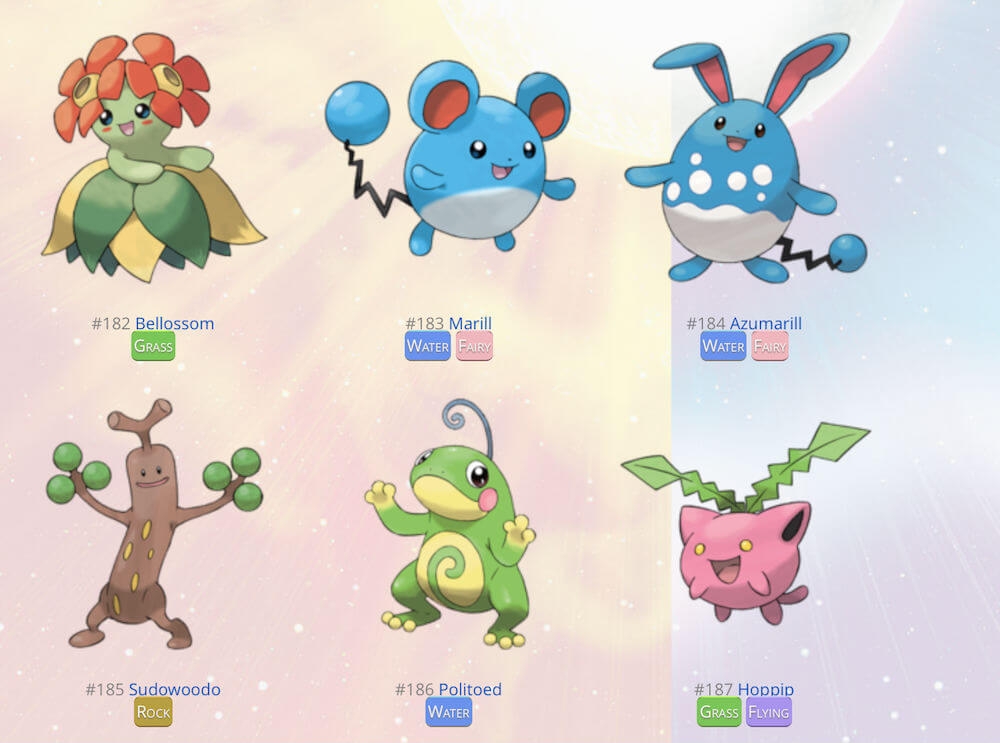Open the Bellossom name link
Screen dimensions: 1000x743
point(174,323)
